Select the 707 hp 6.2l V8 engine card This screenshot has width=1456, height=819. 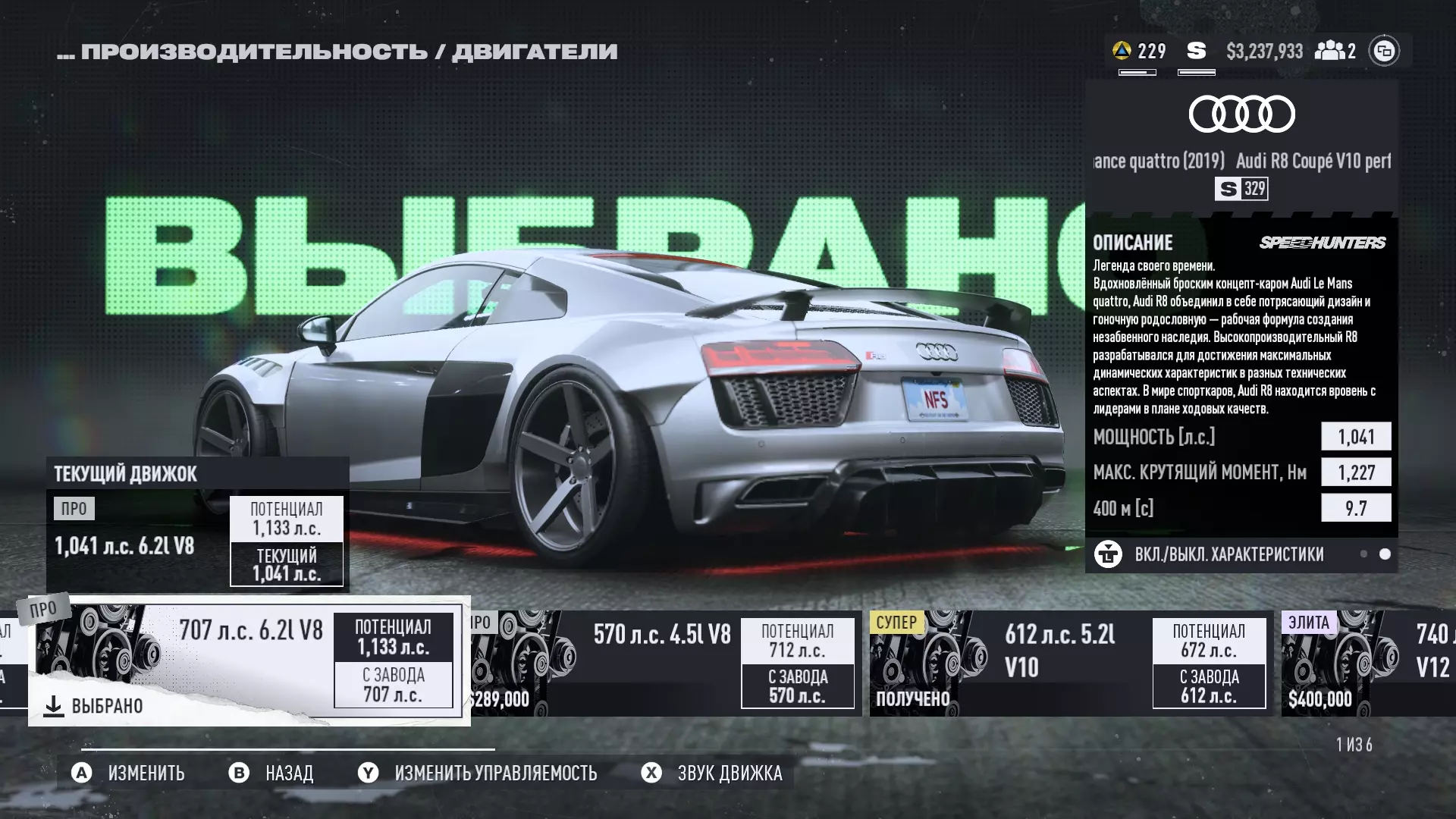(x=249, y=660)
